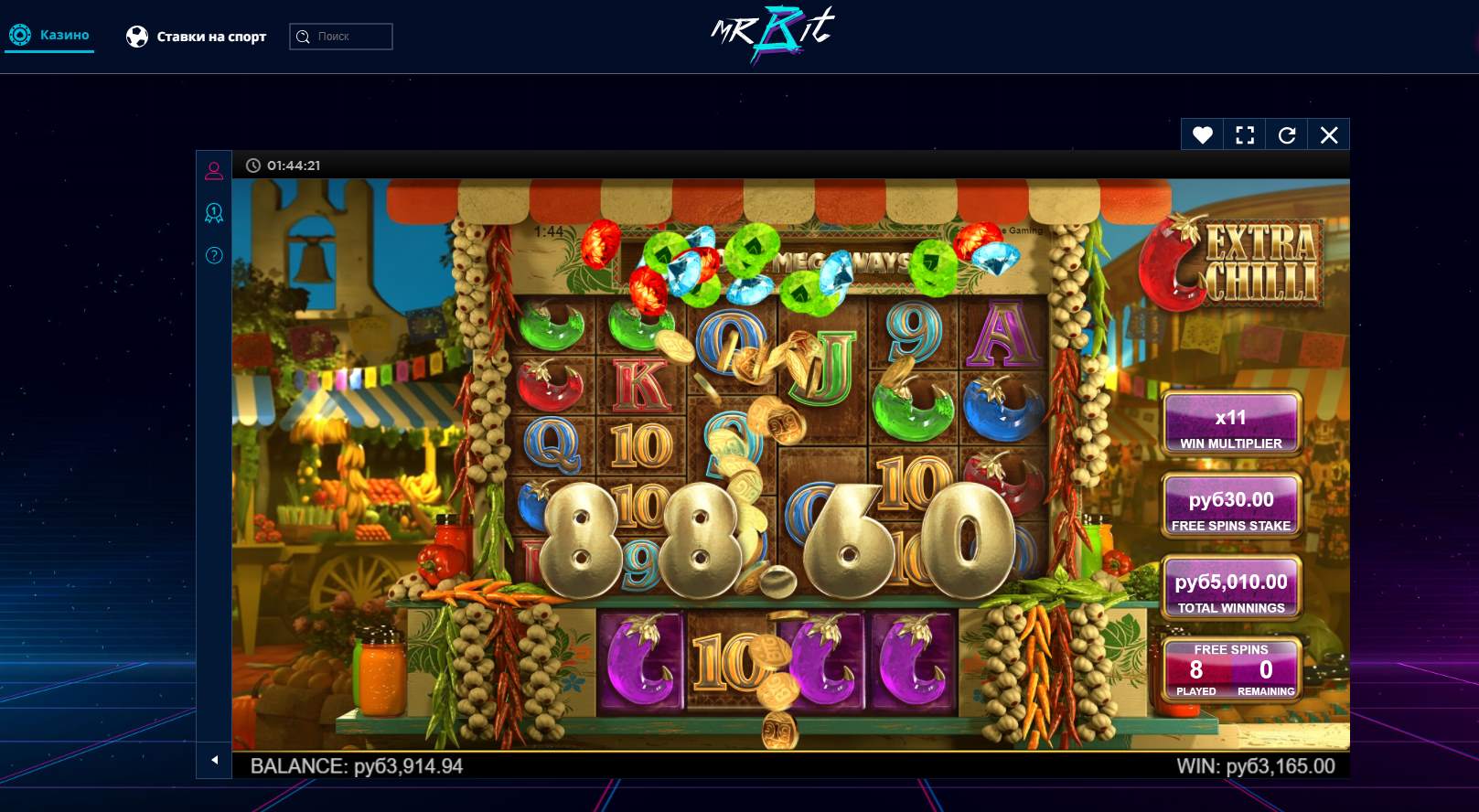Enter fullscreen mode for the game

1244,135
